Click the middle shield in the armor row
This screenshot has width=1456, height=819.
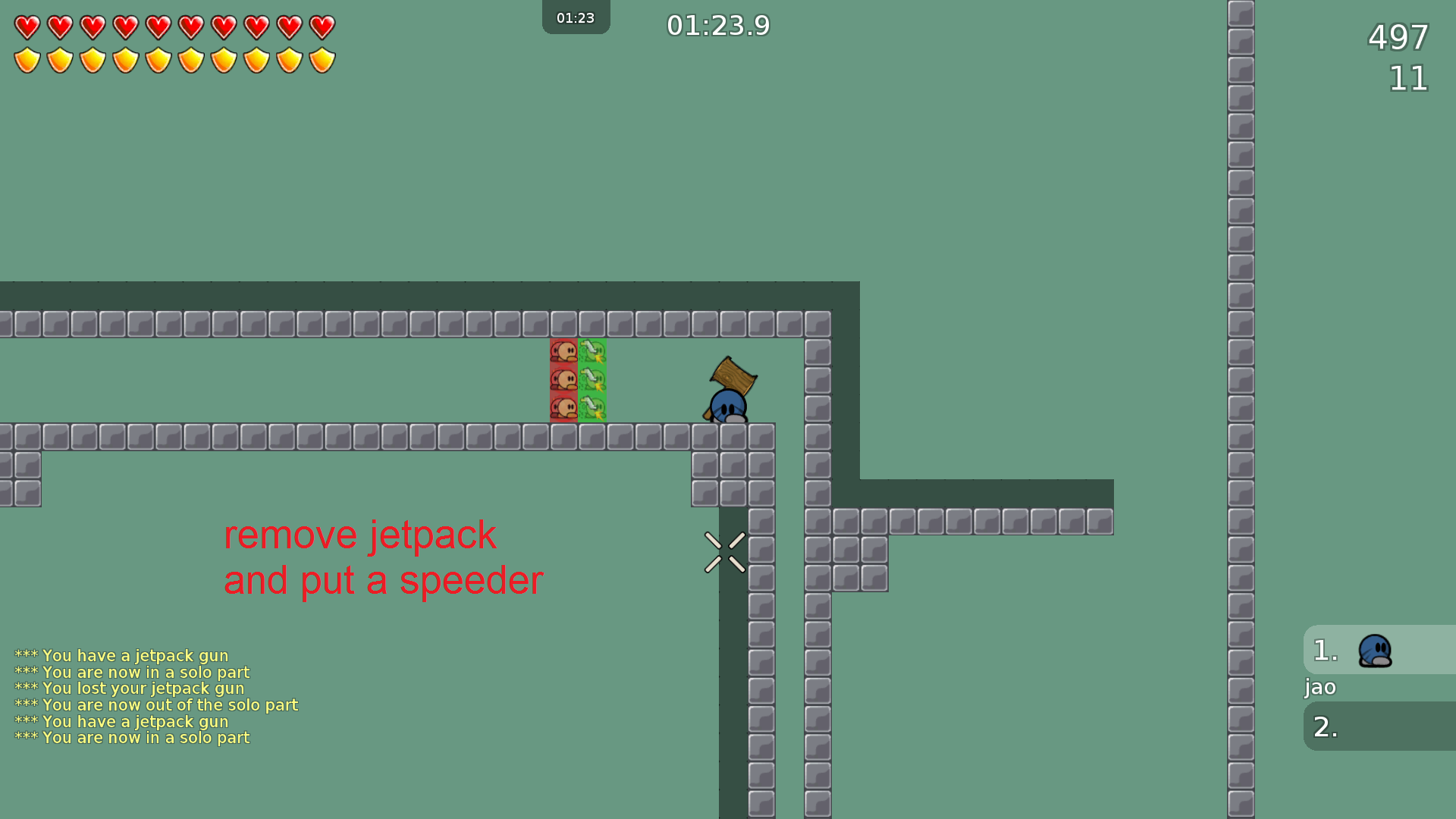pos(157,58)
